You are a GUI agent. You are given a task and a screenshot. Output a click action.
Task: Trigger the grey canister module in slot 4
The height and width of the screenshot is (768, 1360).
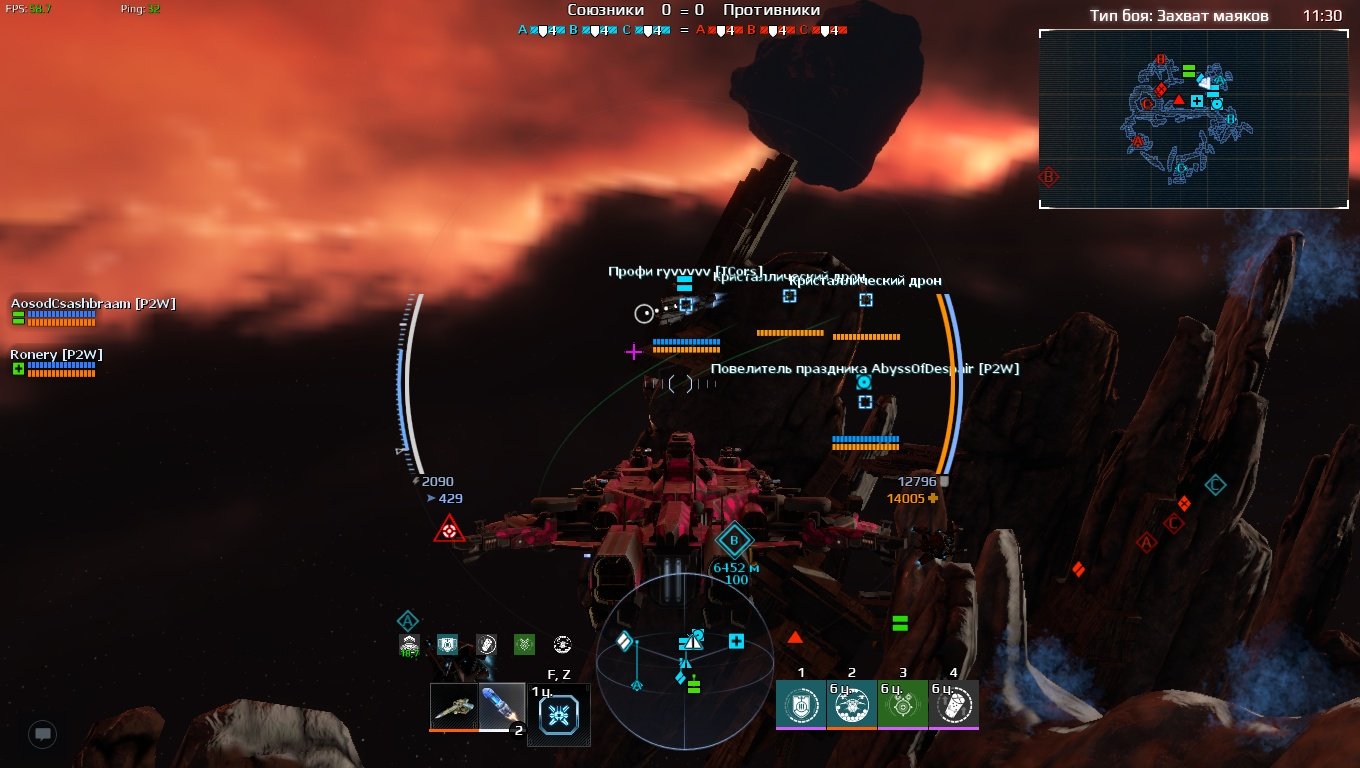[954, 704]
